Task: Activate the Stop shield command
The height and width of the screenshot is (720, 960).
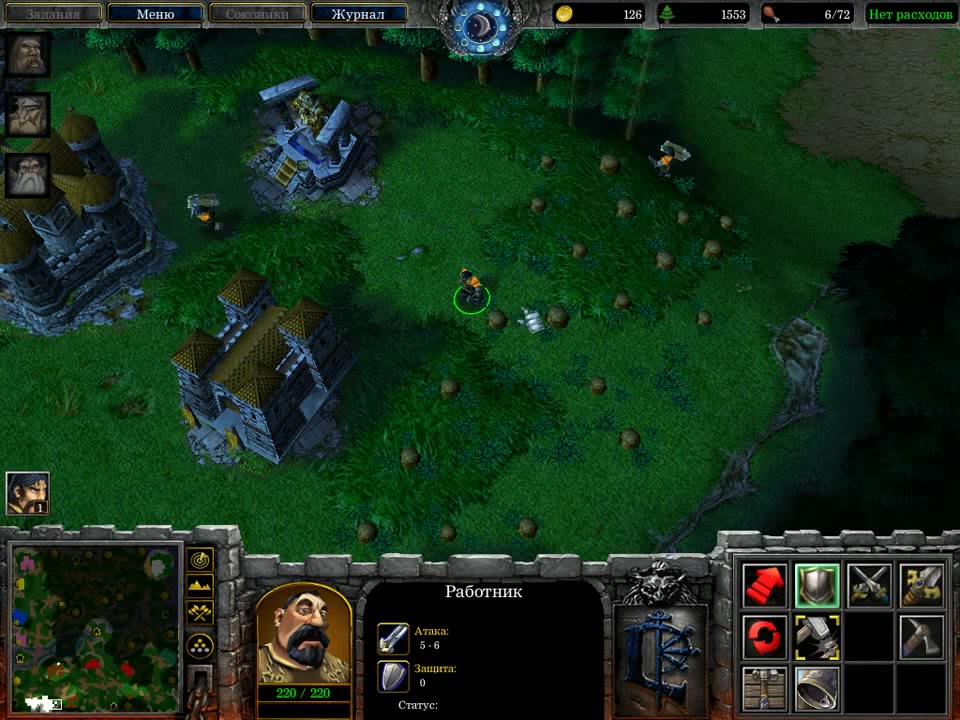Action: pos(817,586)
